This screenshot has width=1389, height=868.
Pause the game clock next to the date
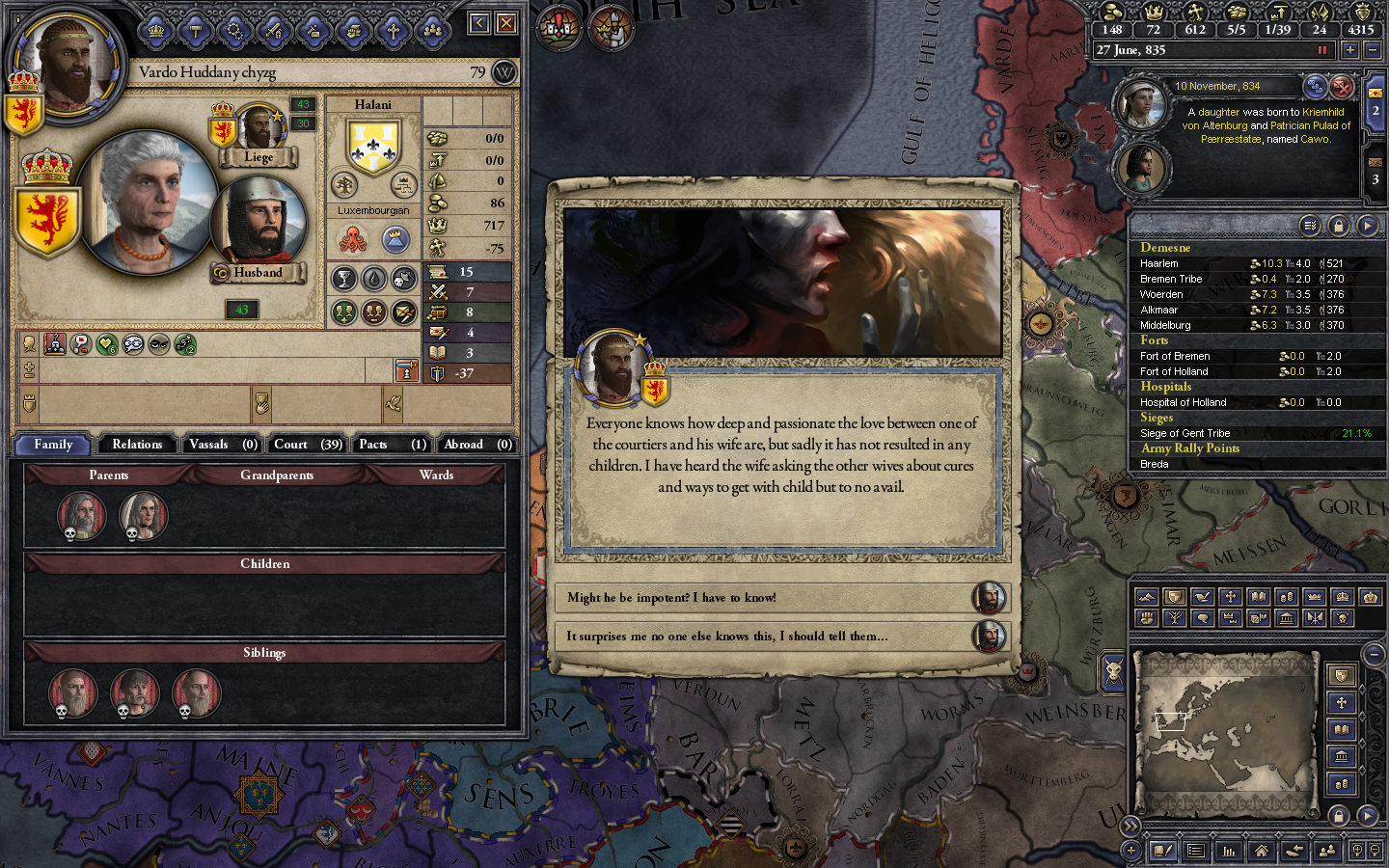pyautogui.click(x=1322, y=50)
